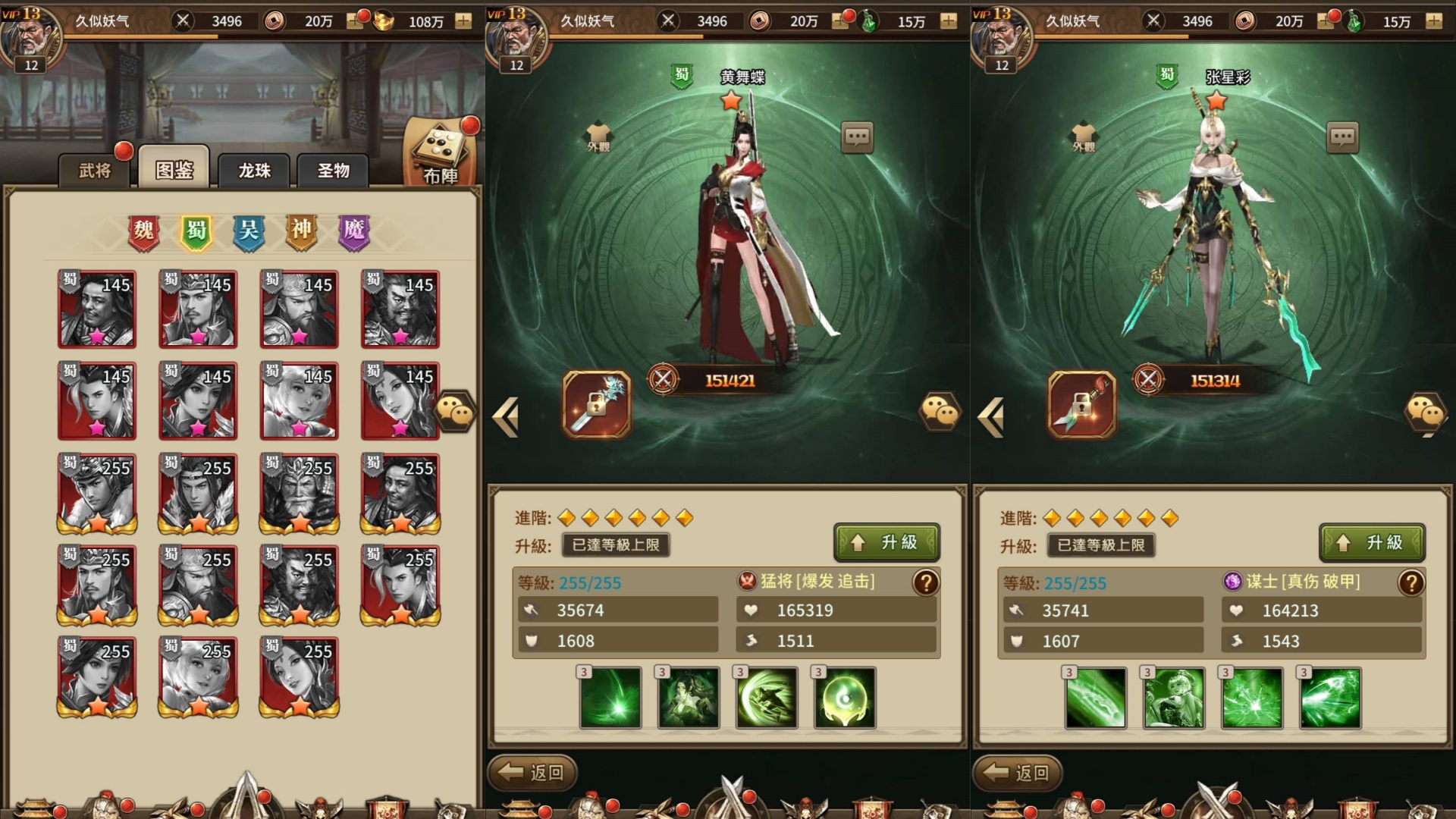This screenshot has height=819, width=1456.
Task: Click the help question mark beside 谋士[真伤 破甲]
Action: pos(1410,584)
